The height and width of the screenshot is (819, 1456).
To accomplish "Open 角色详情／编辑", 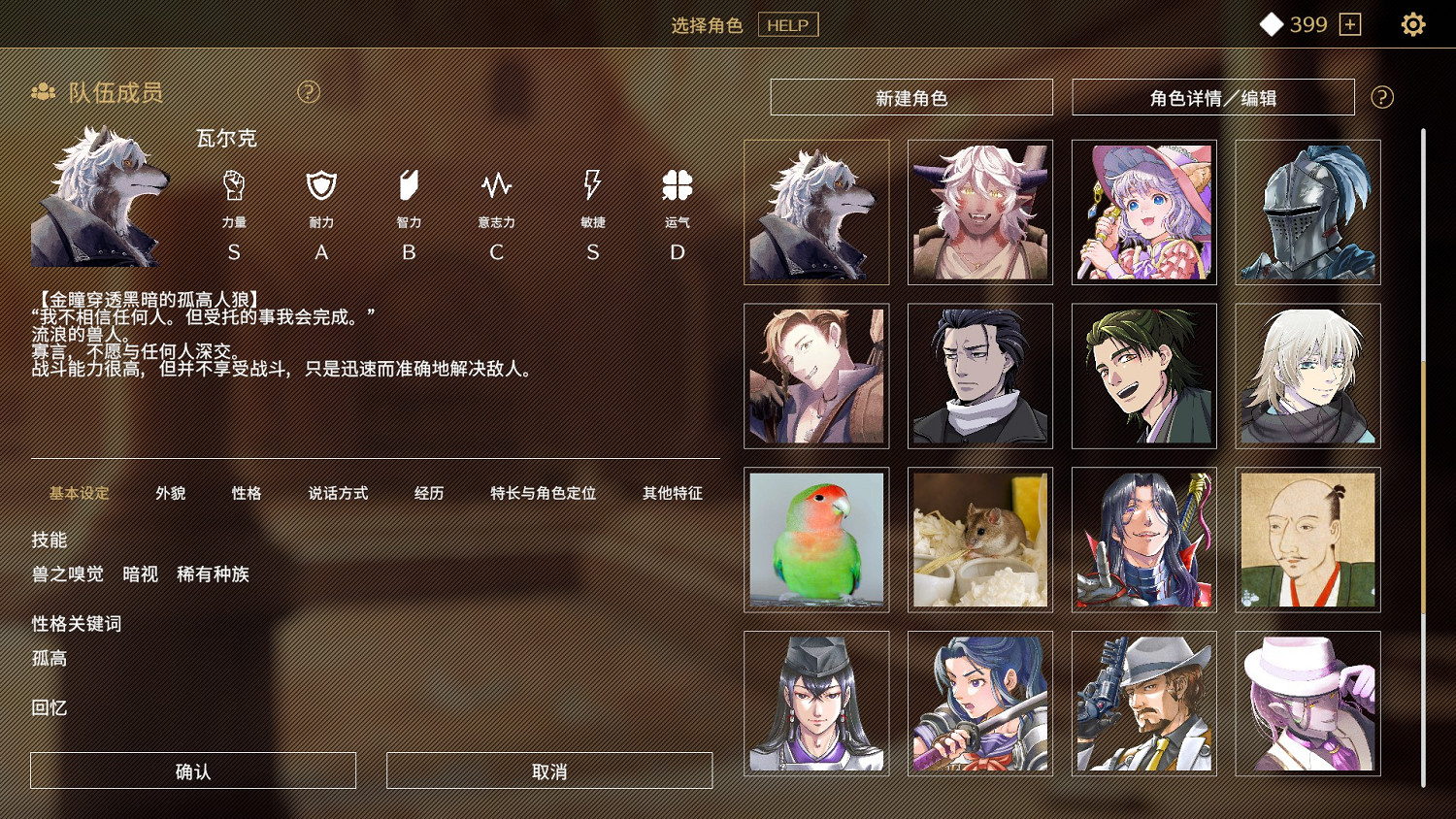I will click(x=1213, y=96).
